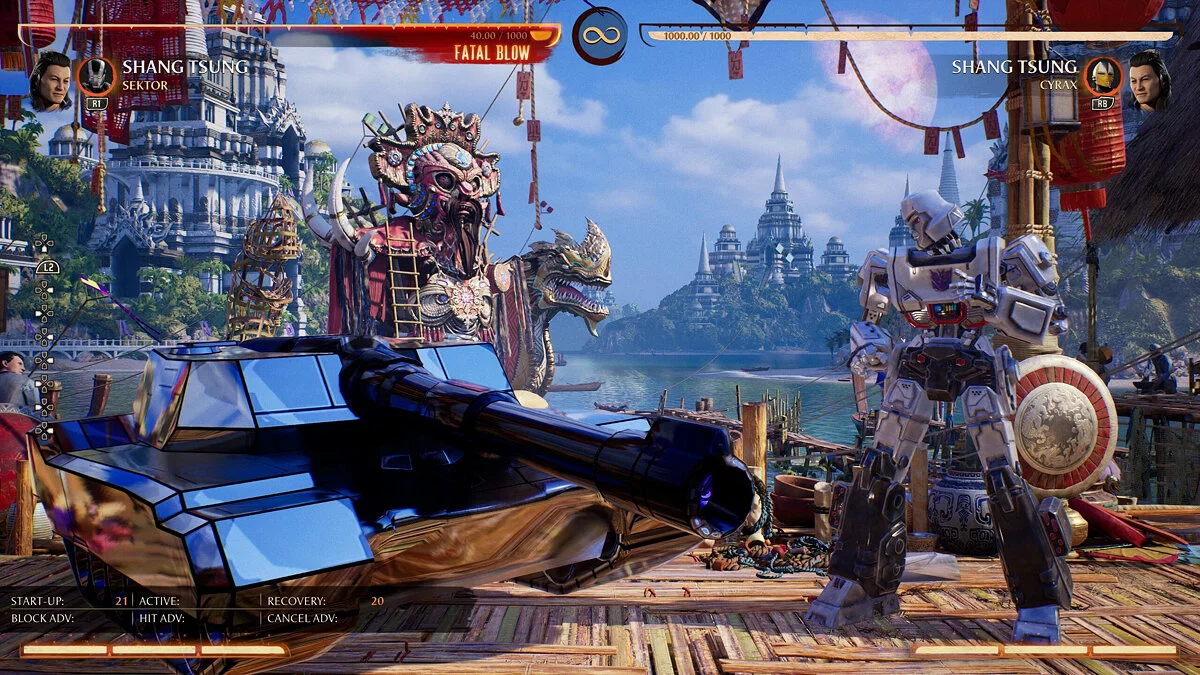
Task: Click the Cyrax kameo icon
Action: pyautogui.click(x=1103, y=75)
